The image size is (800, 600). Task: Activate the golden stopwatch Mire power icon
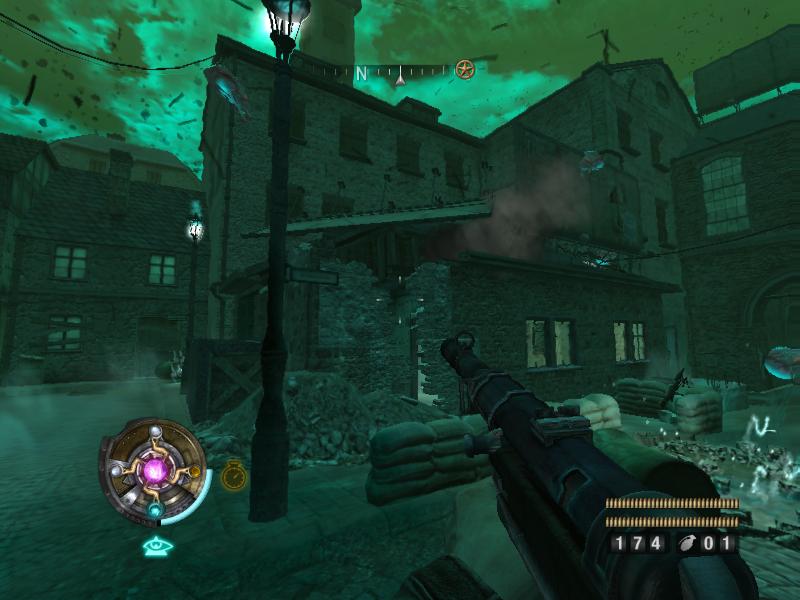pyautogui.click(x=233, y=475)
